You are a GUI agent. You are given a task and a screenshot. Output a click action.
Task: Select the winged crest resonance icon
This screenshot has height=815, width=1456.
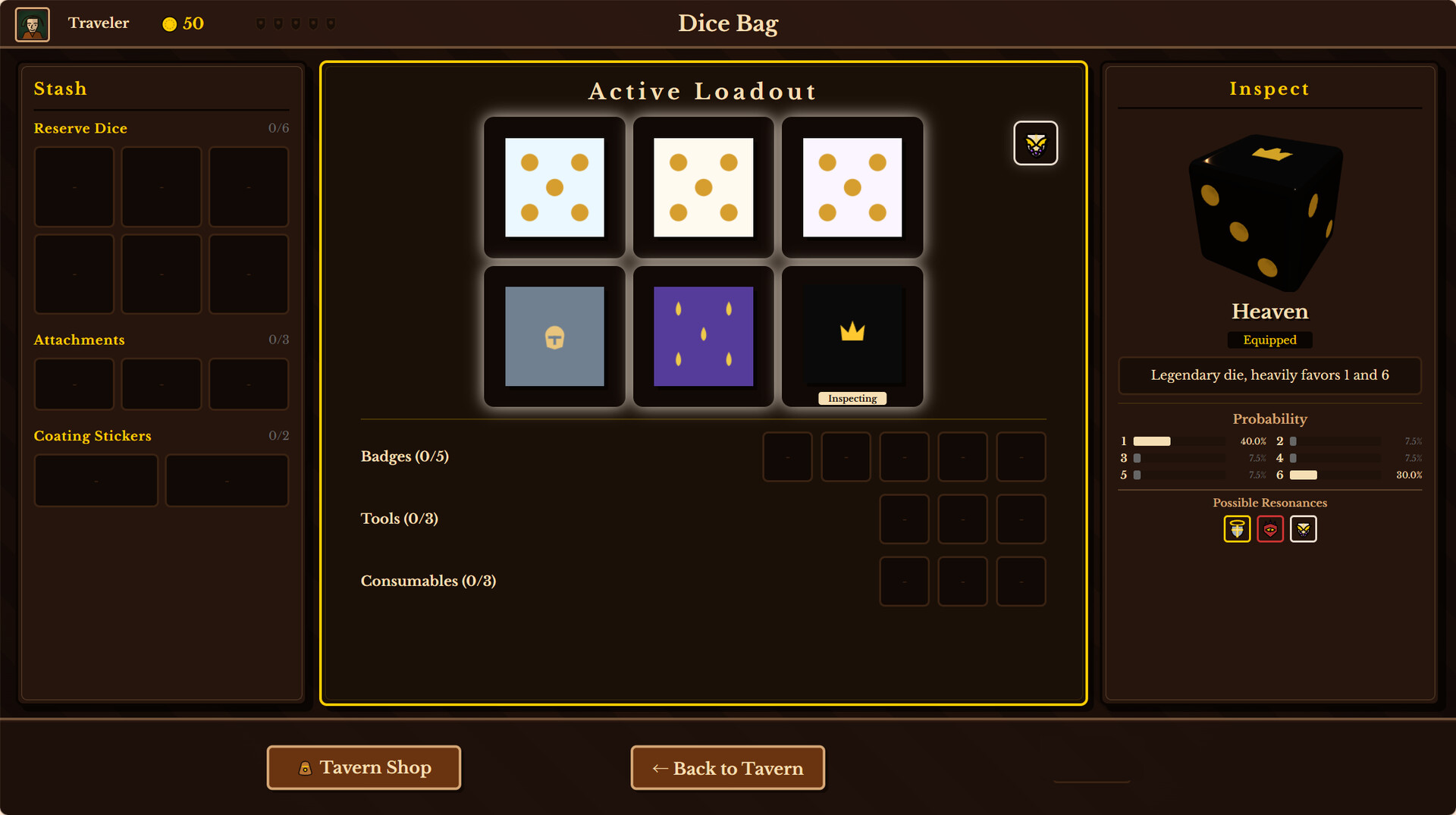point(1303,528)
